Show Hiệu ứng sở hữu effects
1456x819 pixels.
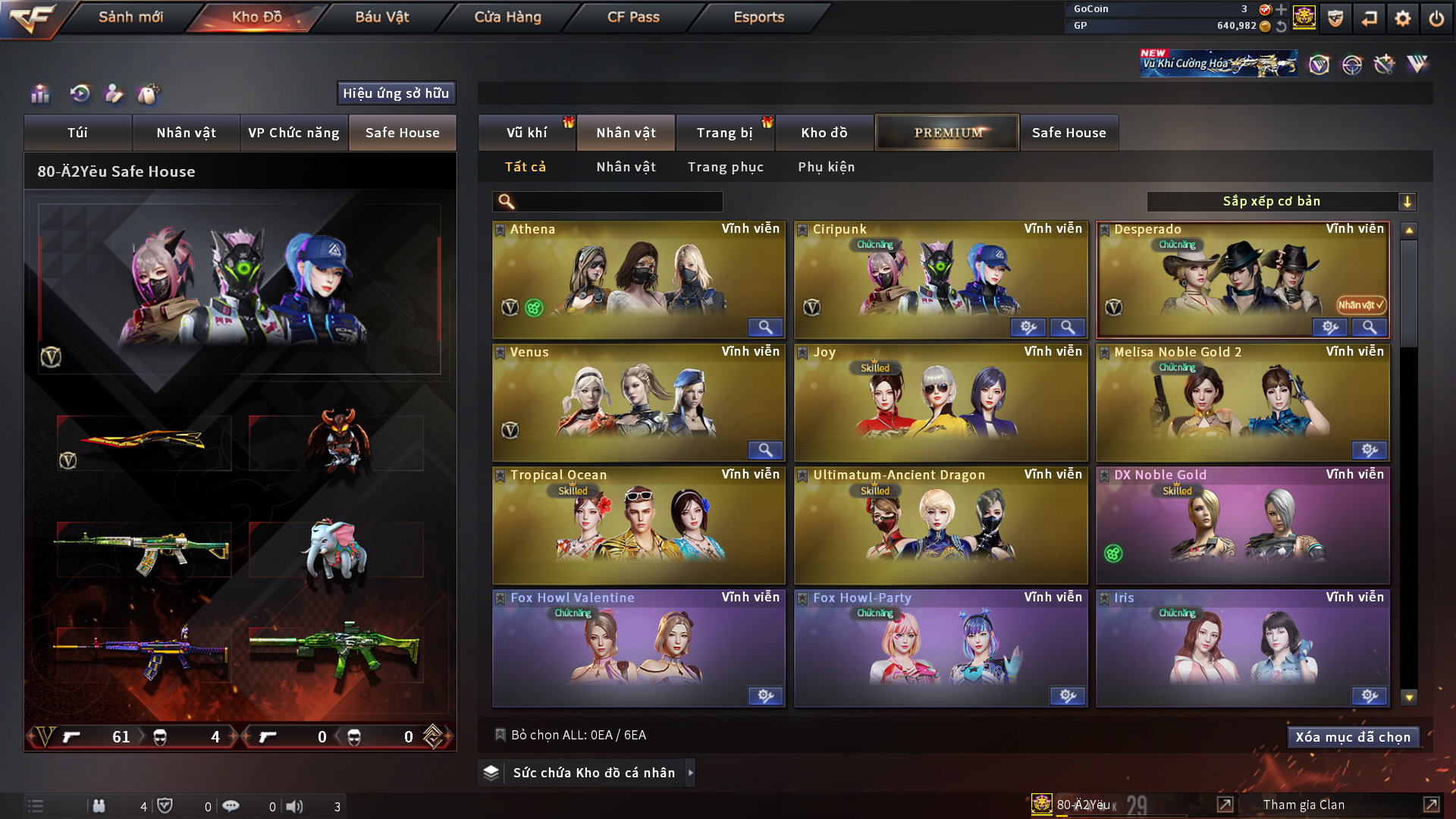coord(396,93)
